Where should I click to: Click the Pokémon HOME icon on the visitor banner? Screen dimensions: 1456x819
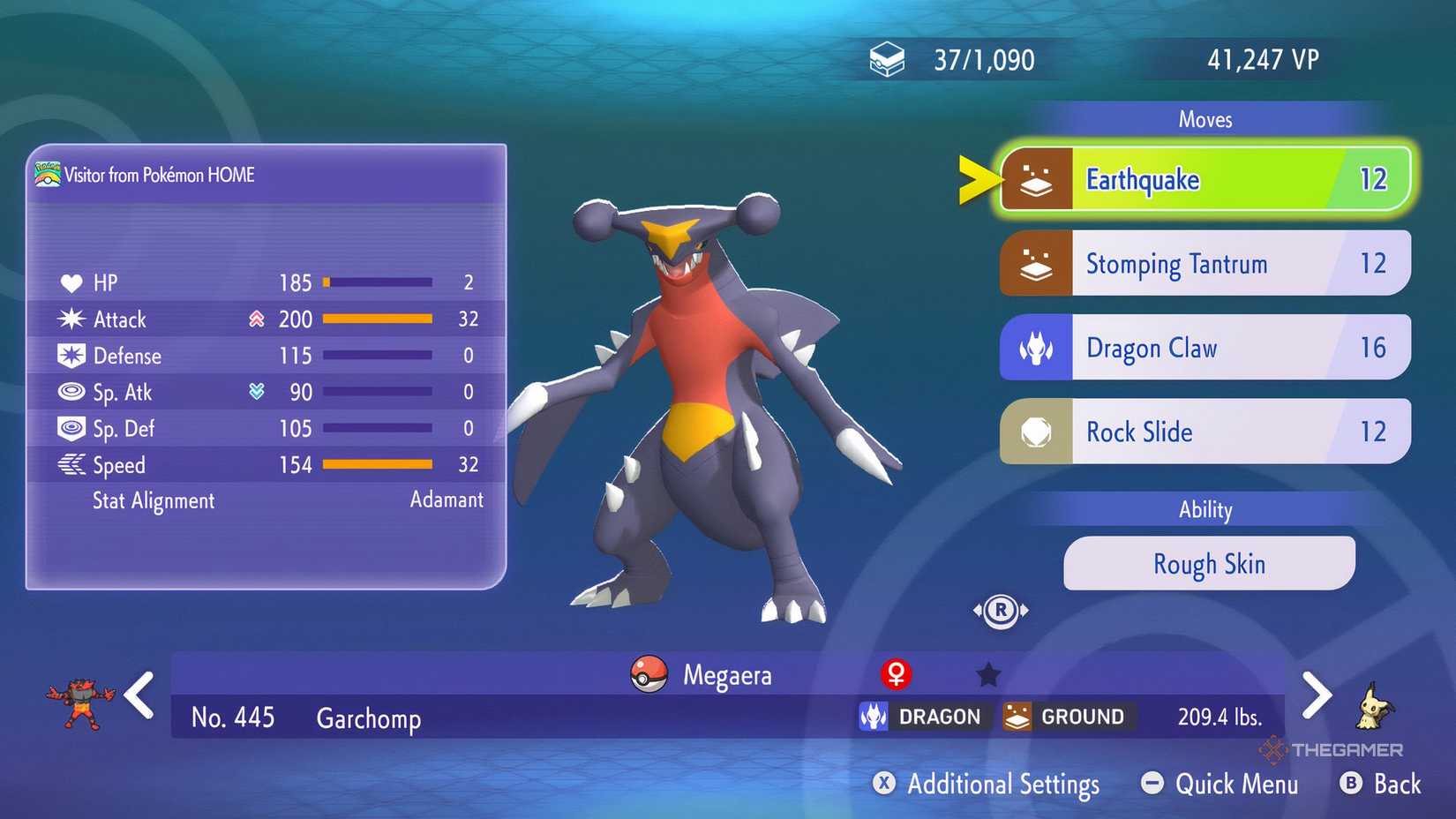tap(46, 174)
